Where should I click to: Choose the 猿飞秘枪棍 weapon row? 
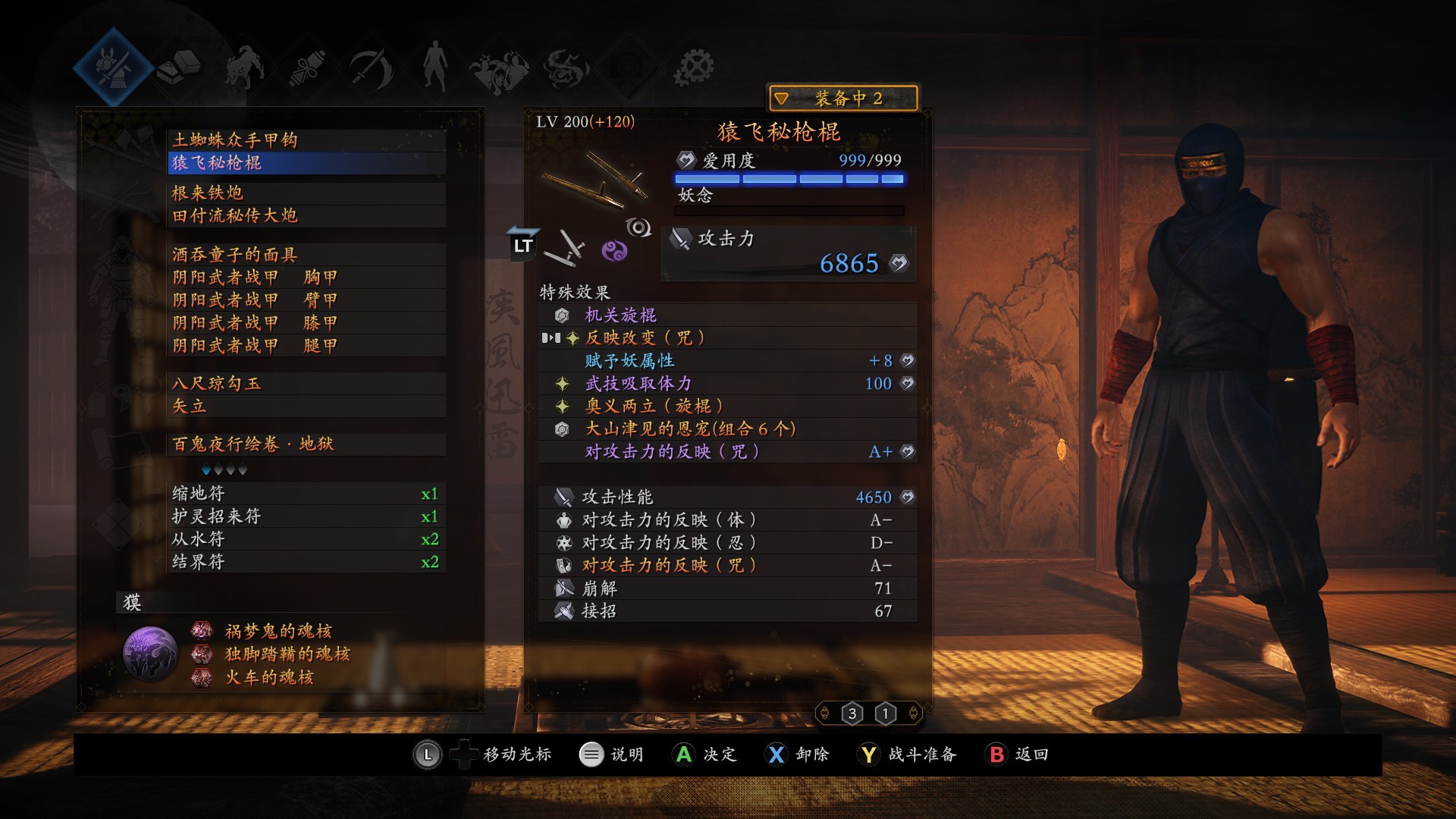click(x=217, y=163)
